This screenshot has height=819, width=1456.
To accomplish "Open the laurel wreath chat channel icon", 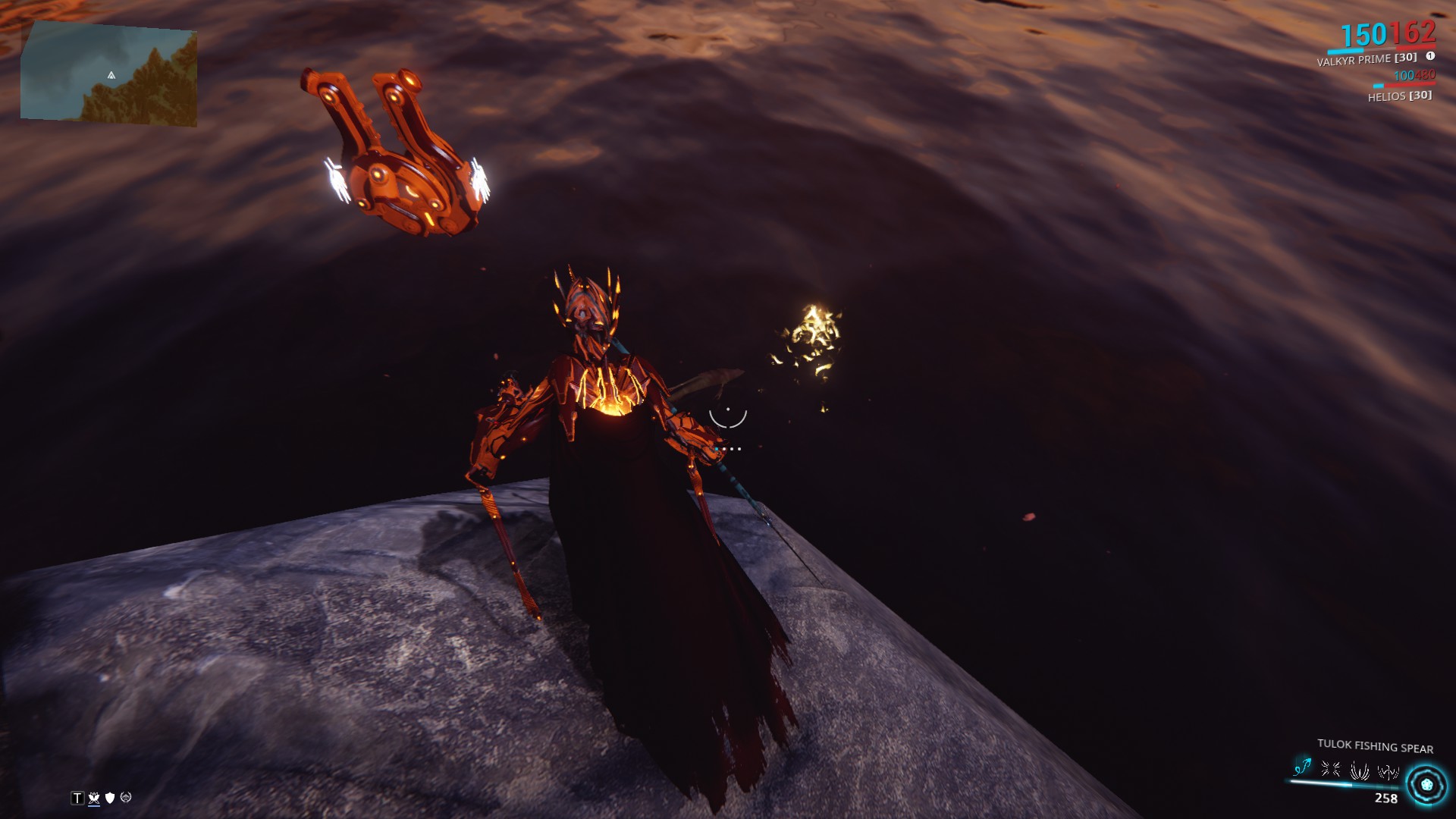I will 126,798.
